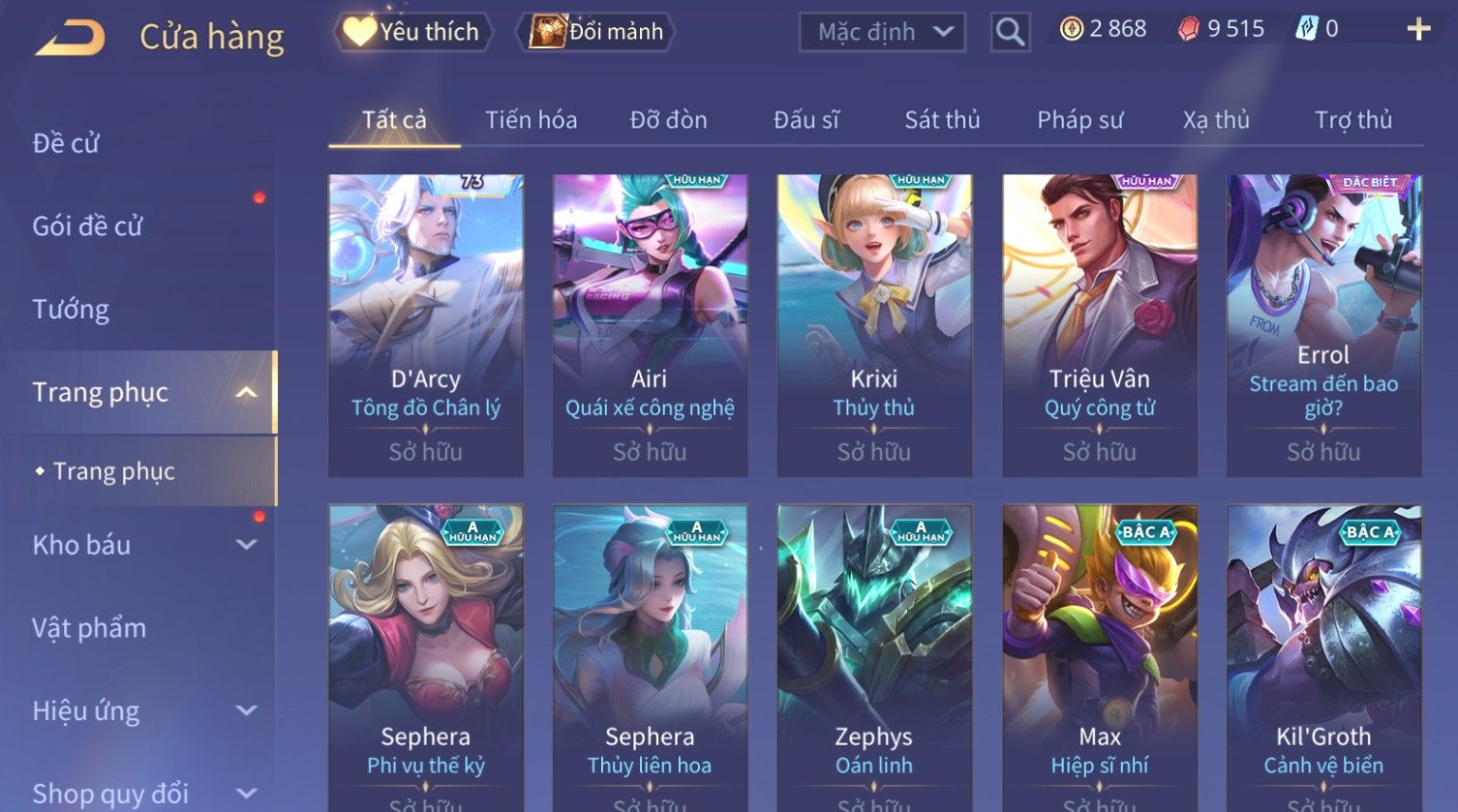This screenshot has width=1458, height=812.
Task: Open the Gói đề cử menu
Action: coord(87,226)
